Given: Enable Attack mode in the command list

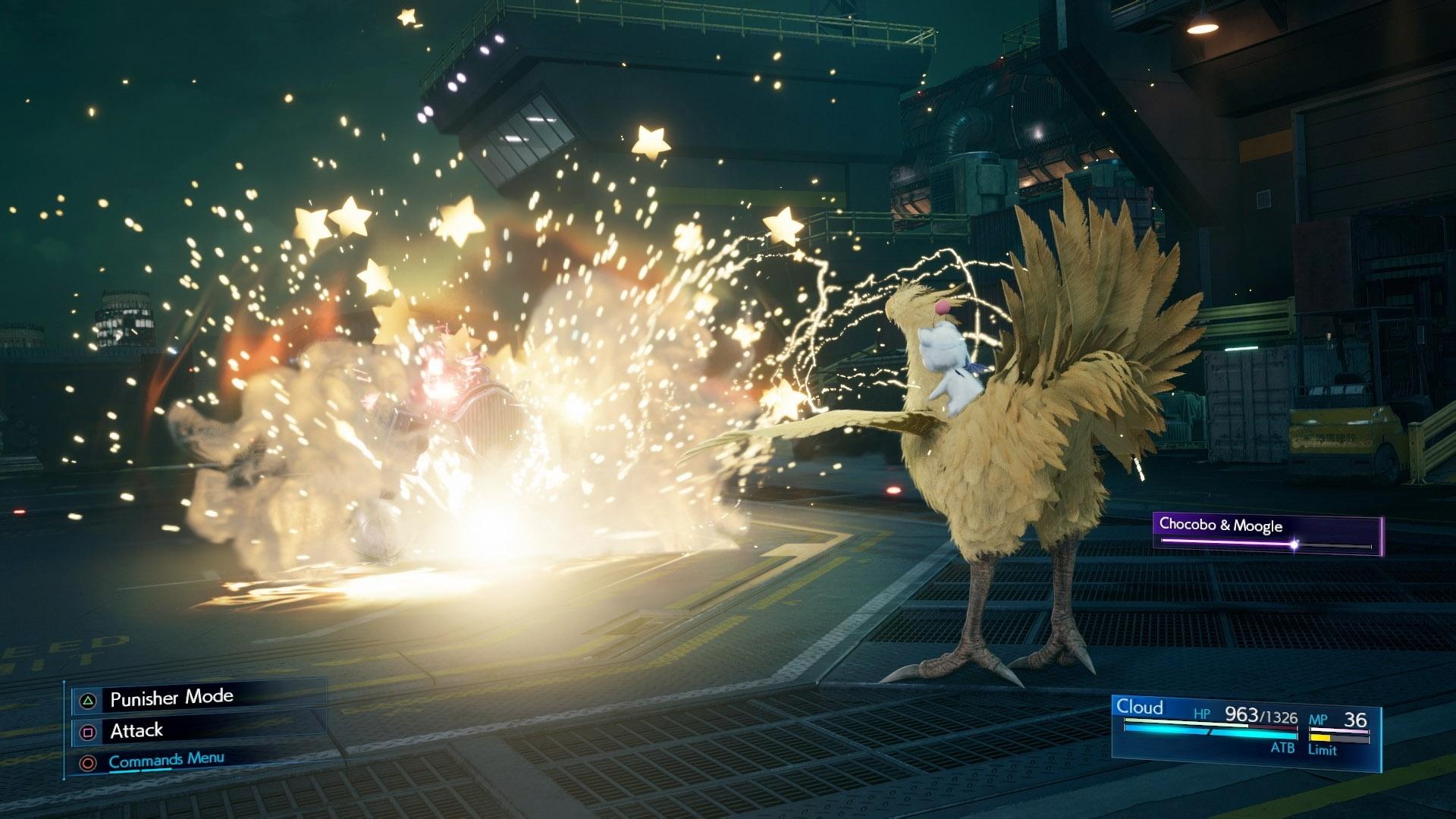Looking at the screenshot, I should pos(137,732).
